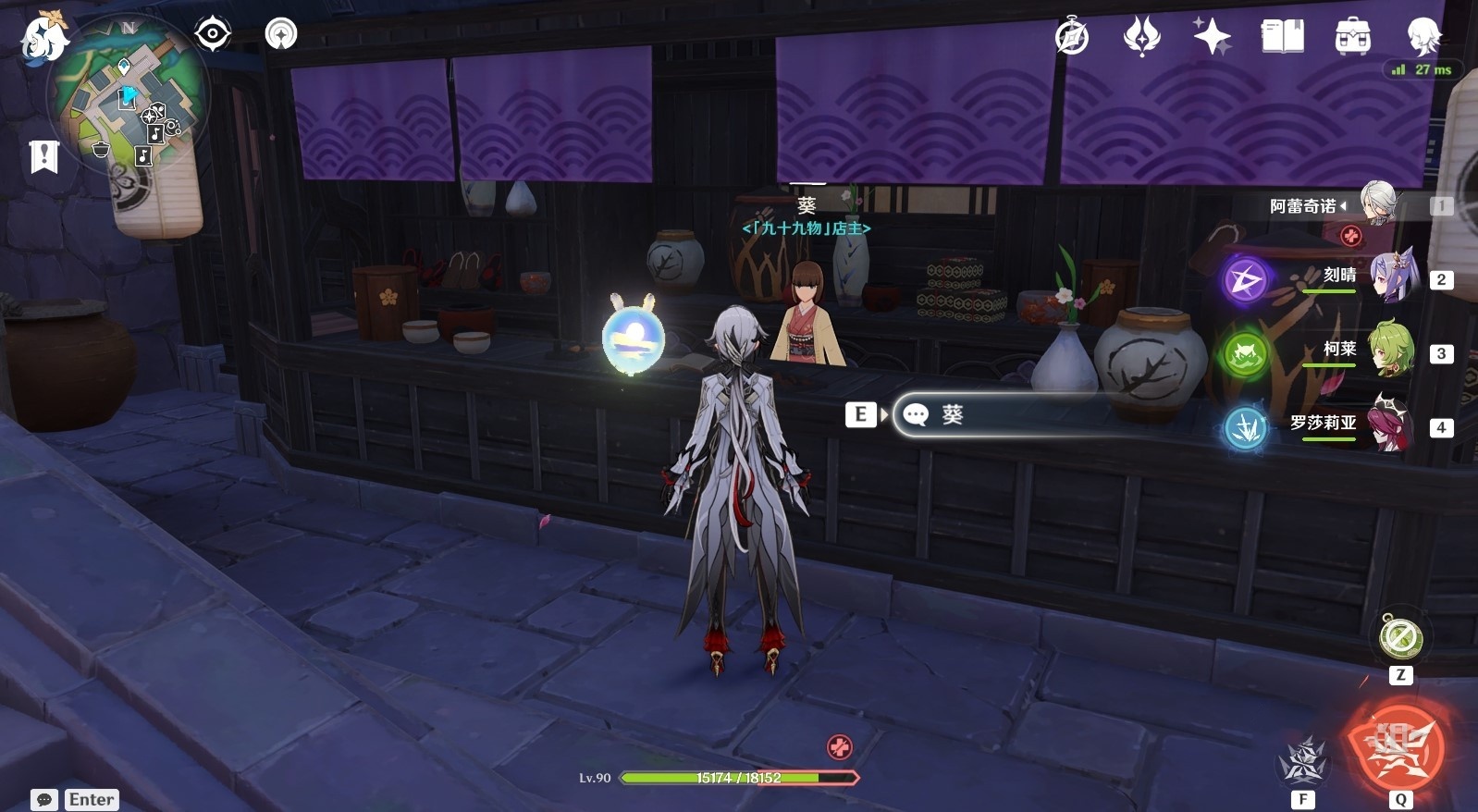This screenshot has height=812, width=1478.
Task: Switch to party member 柯莱
Action: point(1392,351)
